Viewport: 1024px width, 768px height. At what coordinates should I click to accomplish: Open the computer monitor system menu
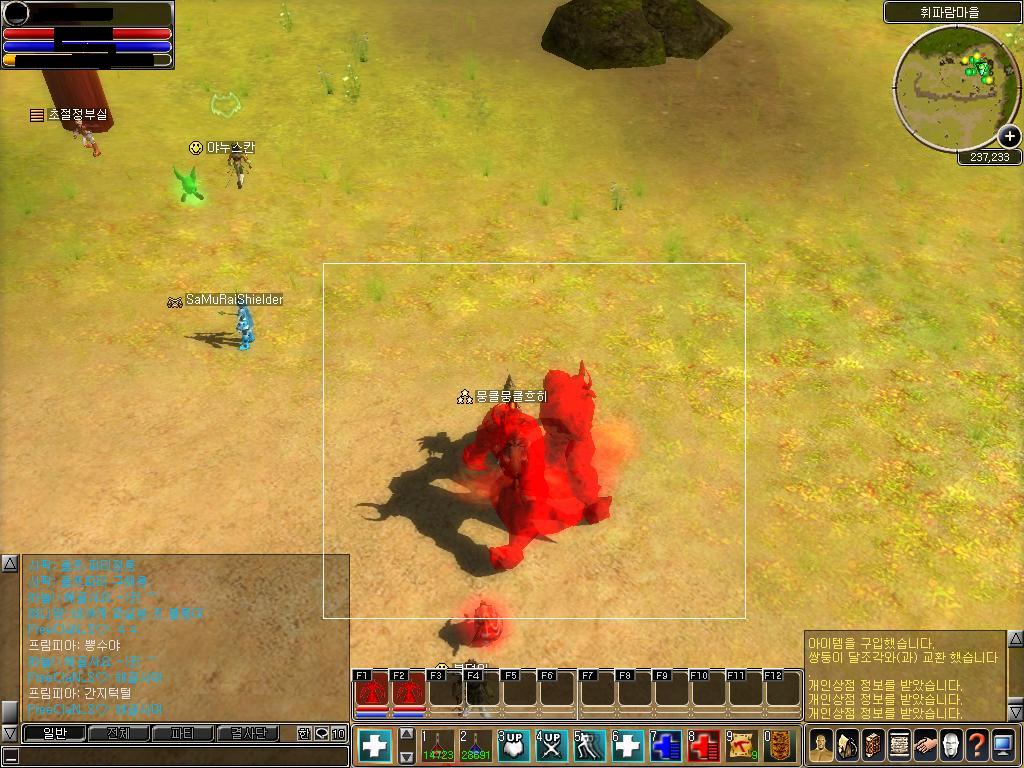pyautogui.click(x=1003, y=745)
